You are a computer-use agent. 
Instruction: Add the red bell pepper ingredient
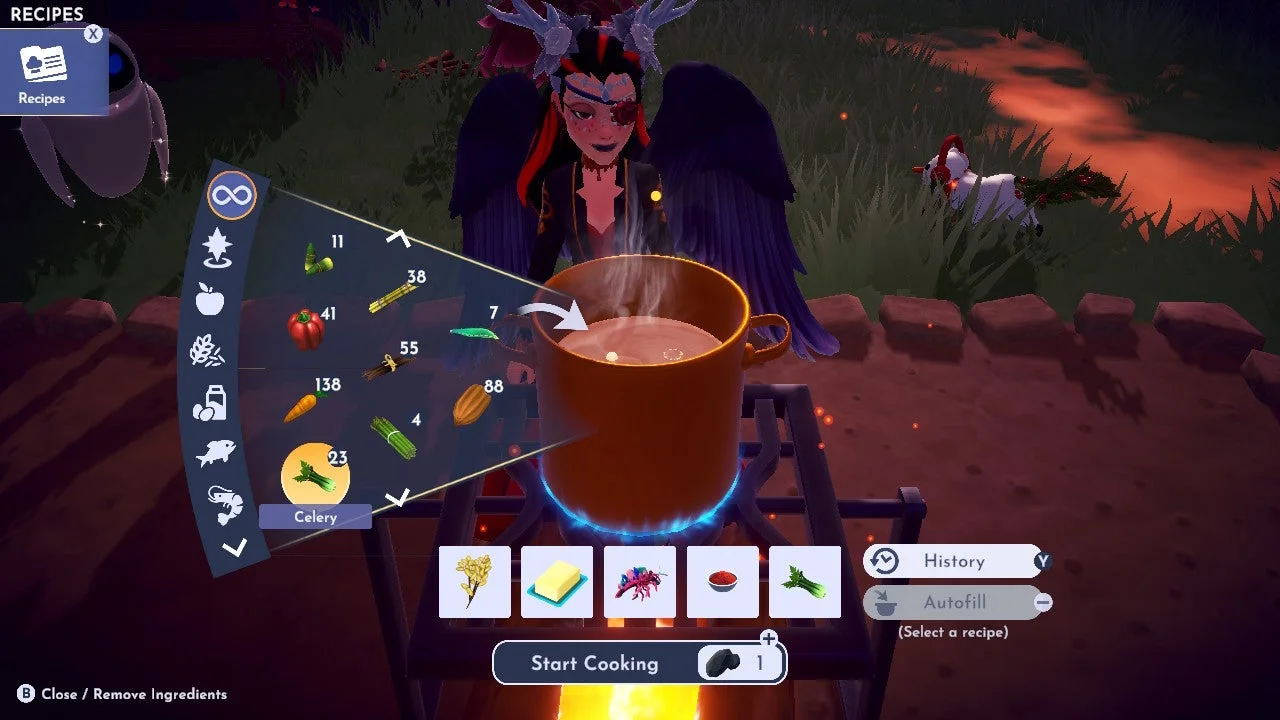click(306, 329)
